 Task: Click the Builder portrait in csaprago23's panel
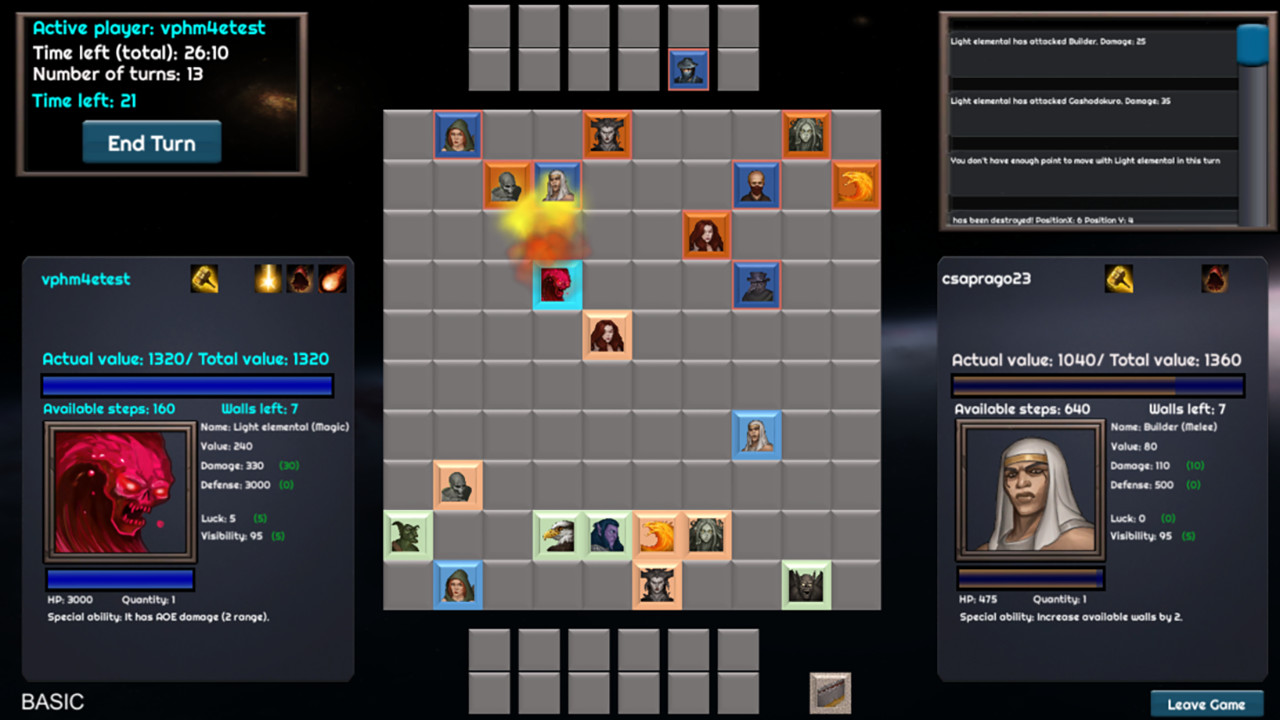point(1030,490)
